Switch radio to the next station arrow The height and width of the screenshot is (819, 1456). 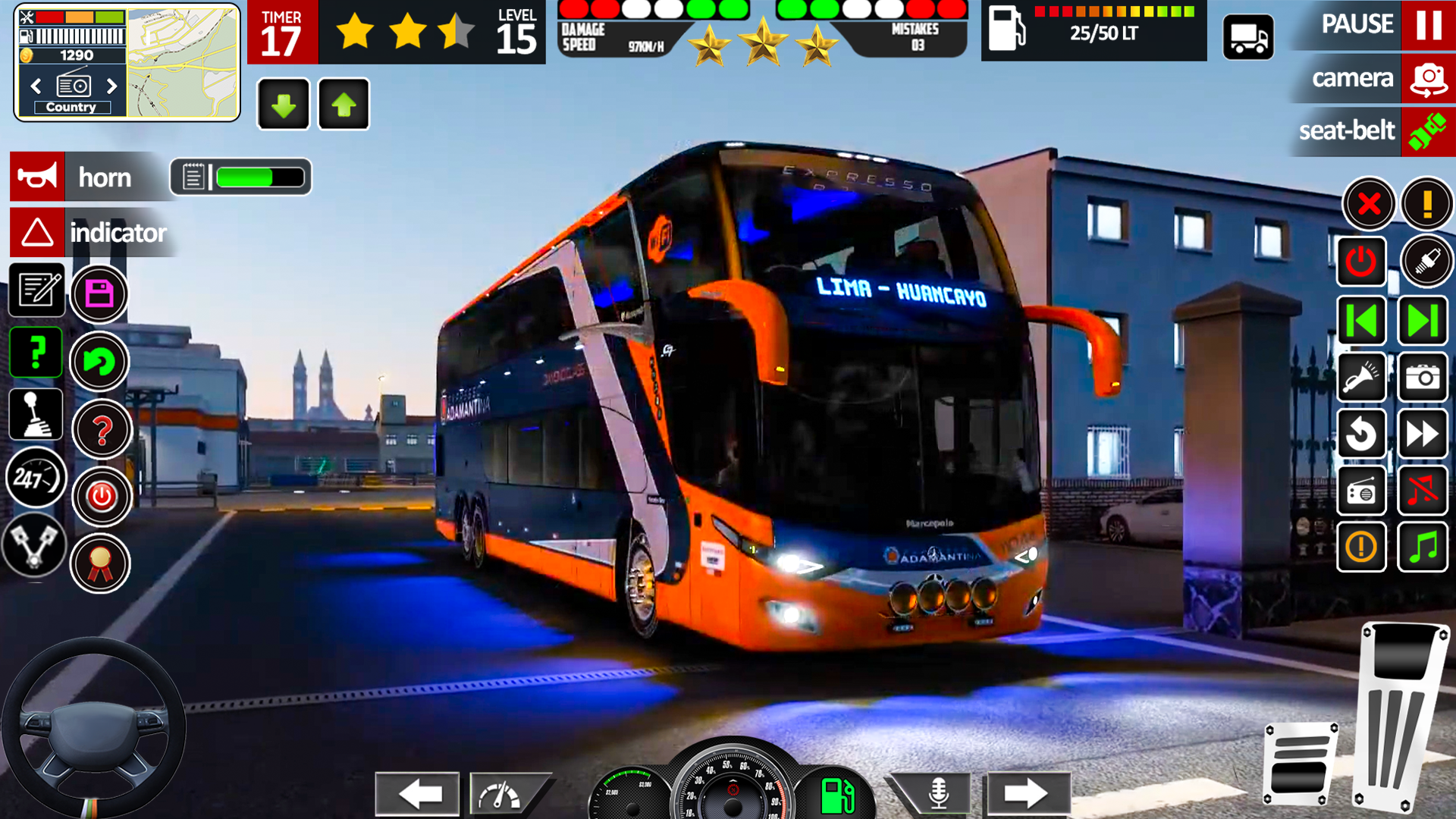coord(112,86)
